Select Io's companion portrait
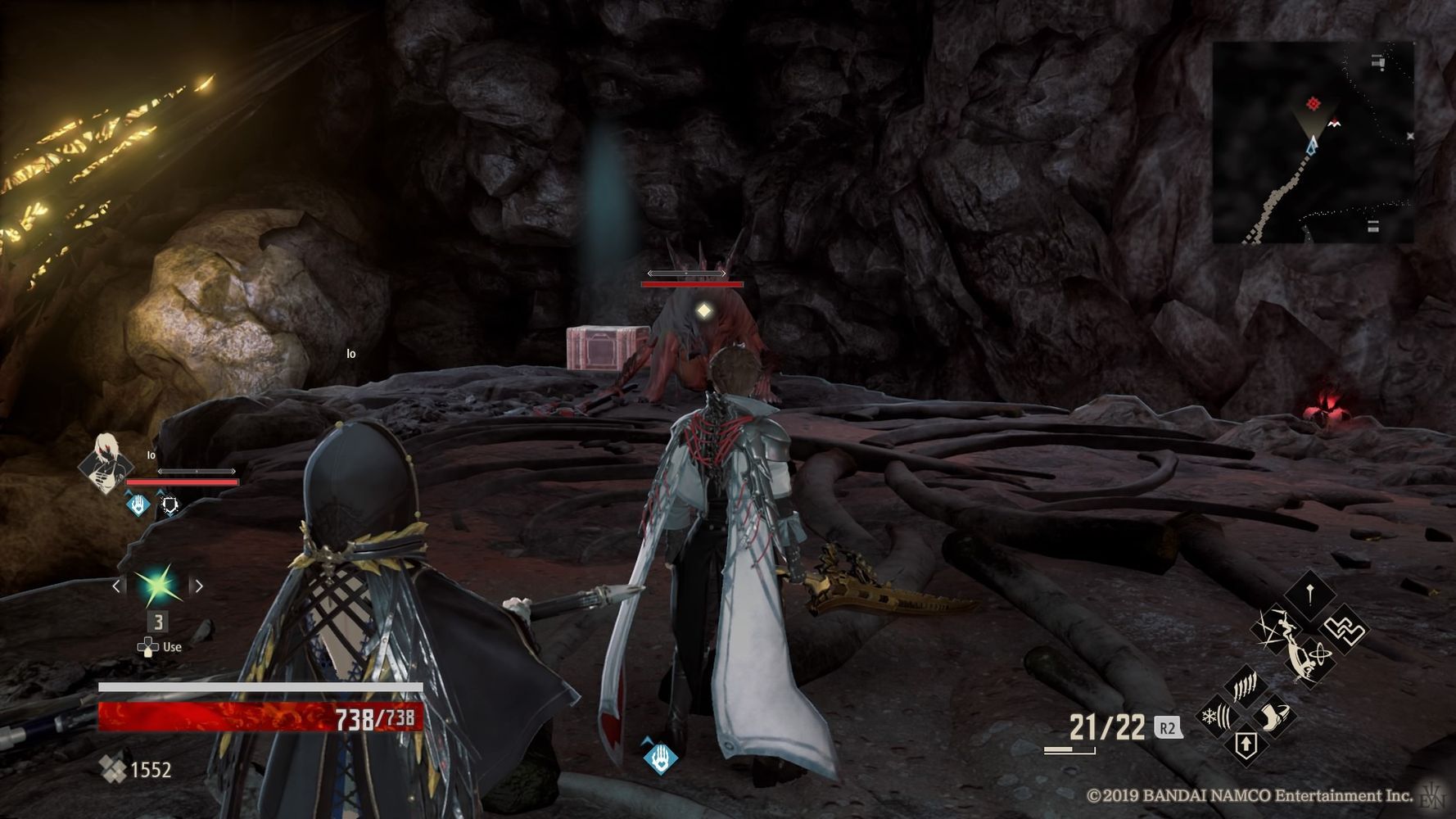The height and width of the screenshot is (819, 1456). pyautogui.click(x=106, y=464)
